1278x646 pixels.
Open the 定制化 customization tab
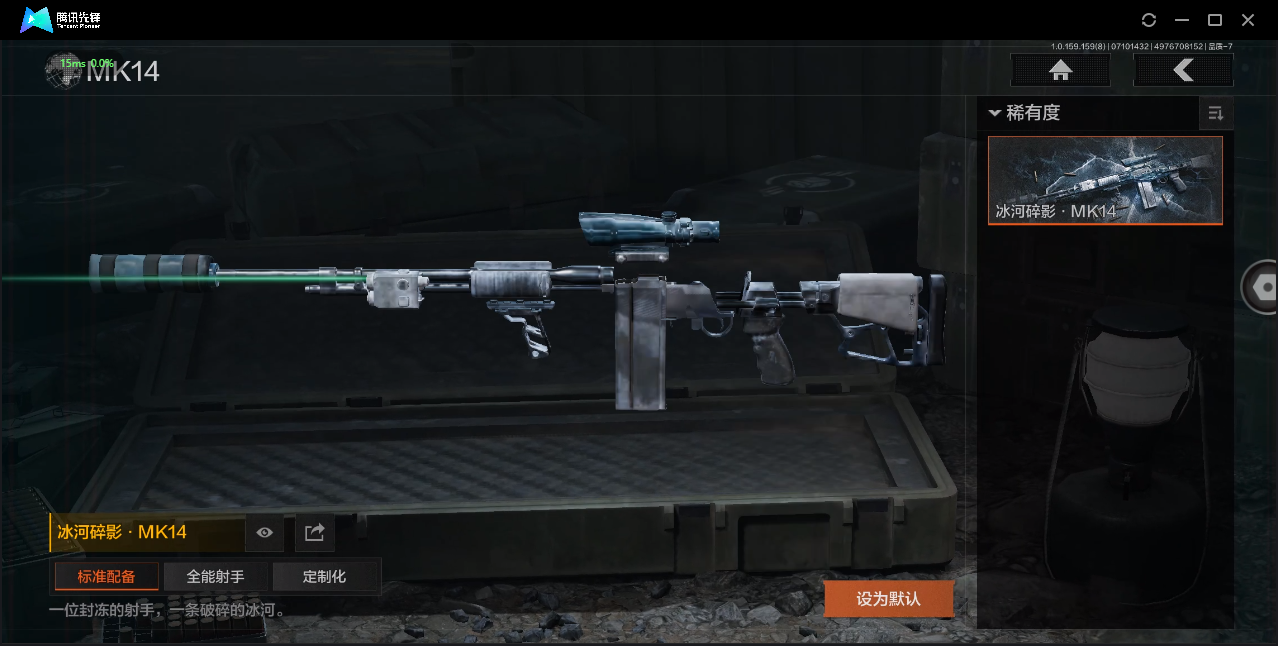325,576
